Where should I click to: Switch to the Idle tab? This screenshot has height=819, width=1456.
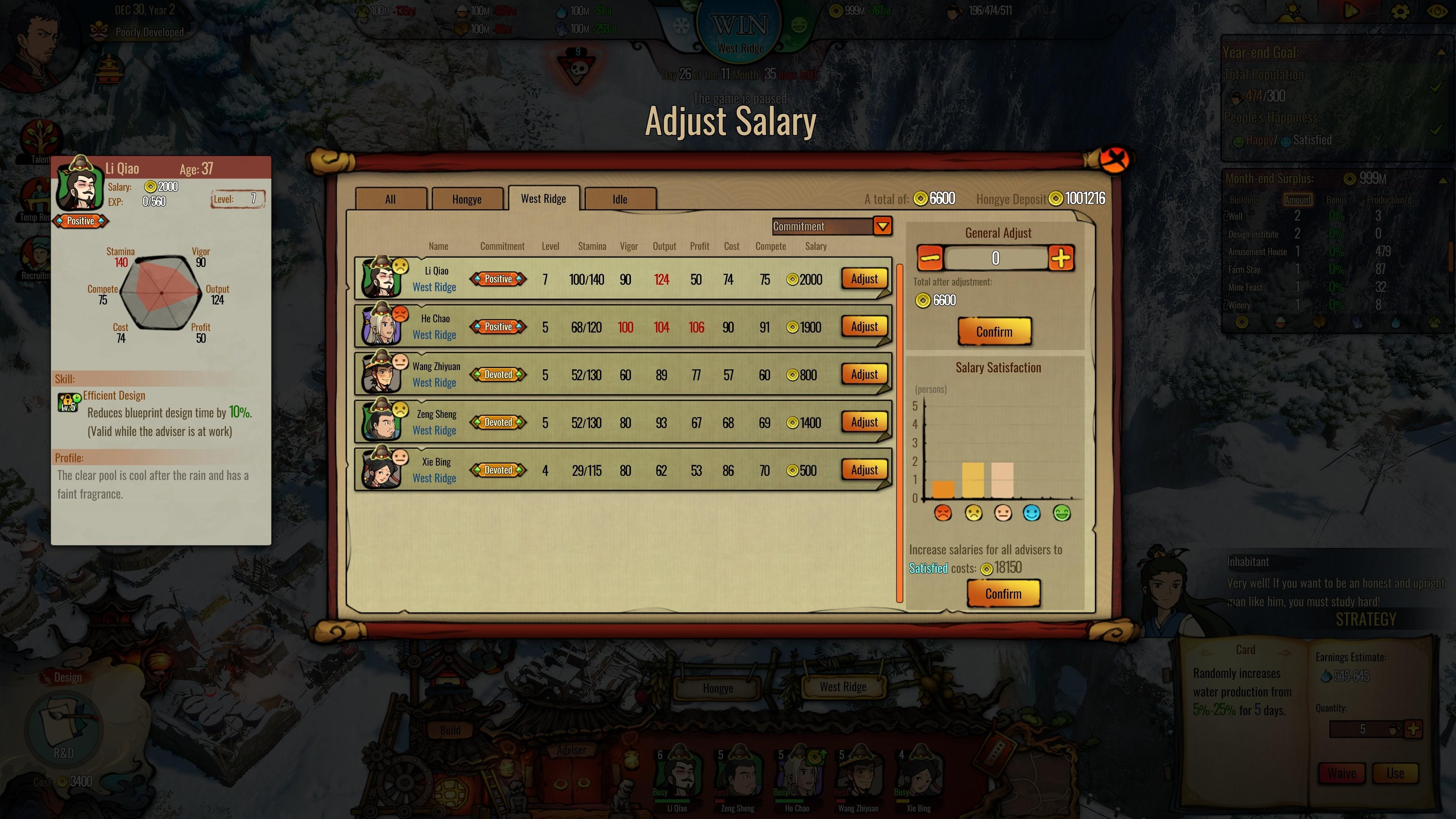pyautogui.click(x=620, y=199)
